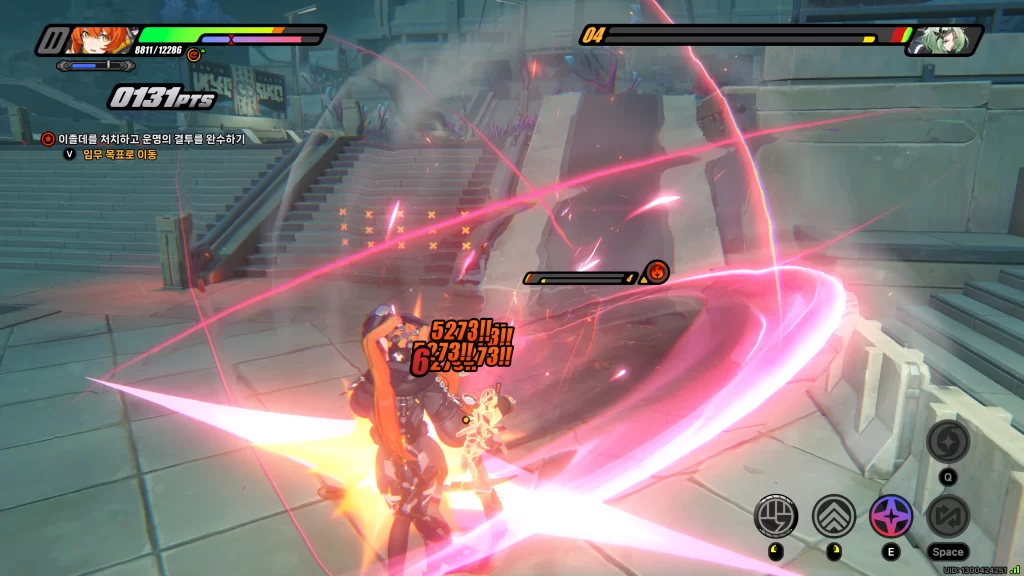Screen dimensions: 1024x576
Task: Tap the chevron dodge icon
Action: pyautogui.click(x=833, y=515)
